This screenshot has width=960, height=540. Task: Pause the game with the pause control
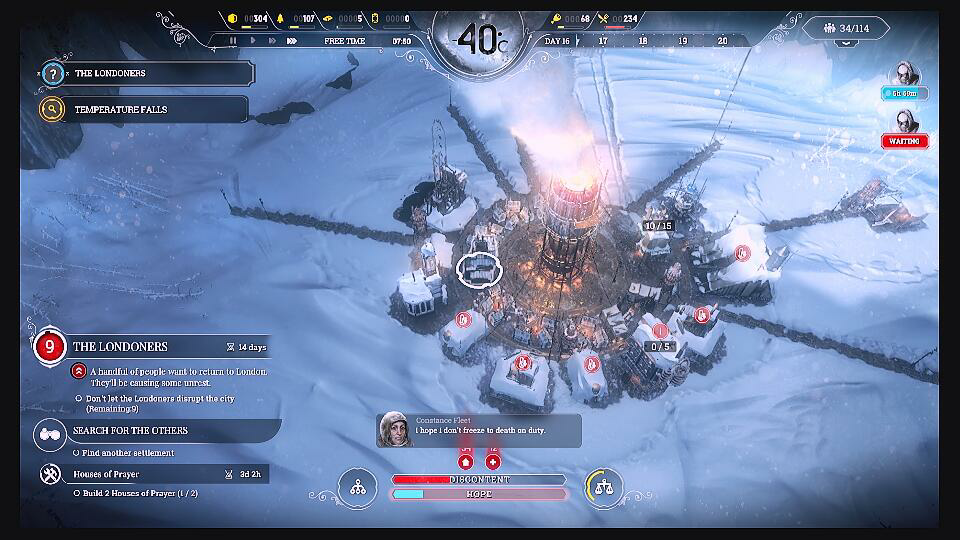pos(233,41)
